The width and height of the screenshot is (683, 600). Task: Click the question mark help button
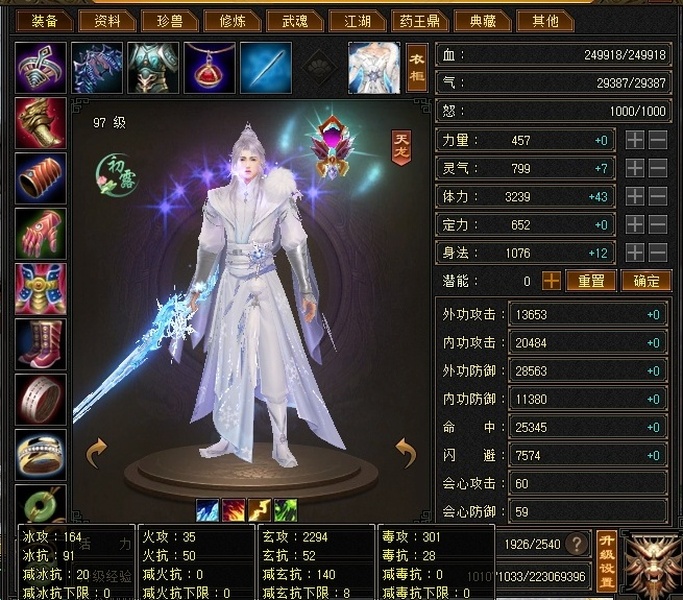coord(575,544)
